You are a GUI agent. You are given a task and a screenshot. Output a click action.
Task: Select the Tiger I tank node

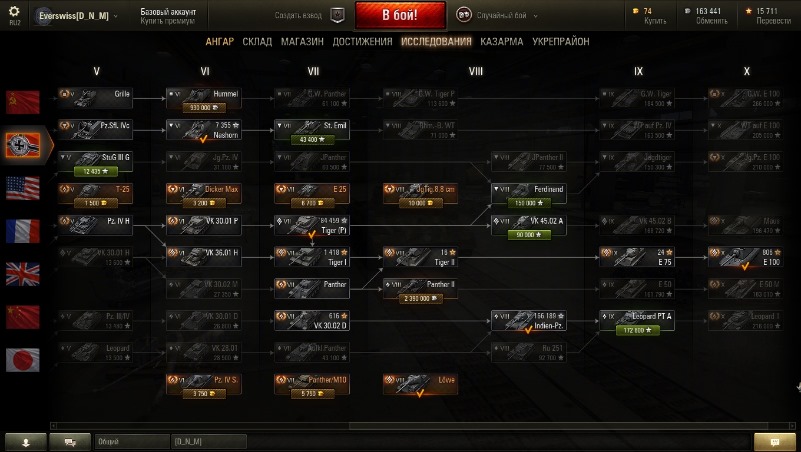(309, 257)
